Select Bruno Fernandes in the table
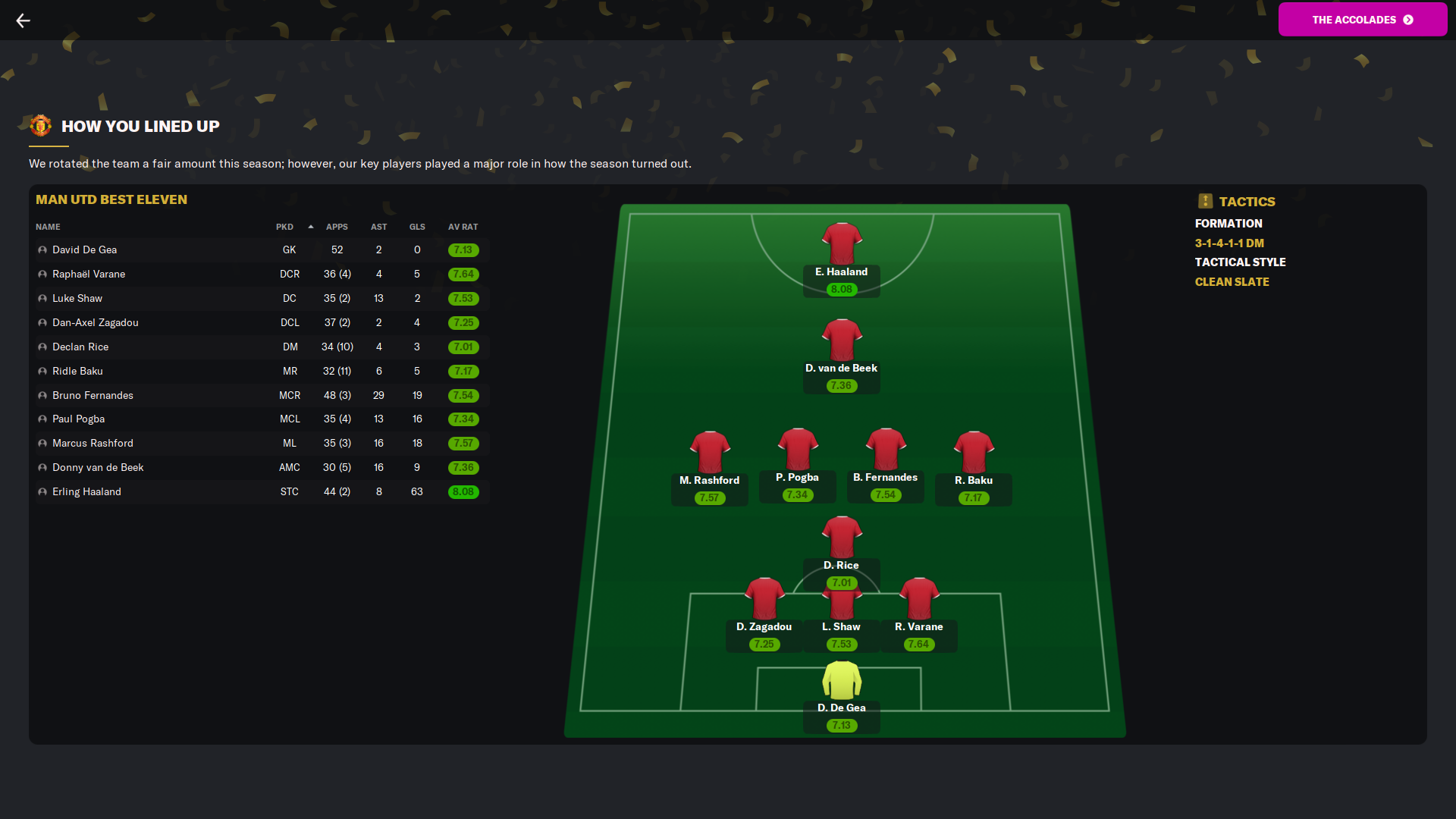Viewport: 1456px width, 819px height. (x=93, y=396)
